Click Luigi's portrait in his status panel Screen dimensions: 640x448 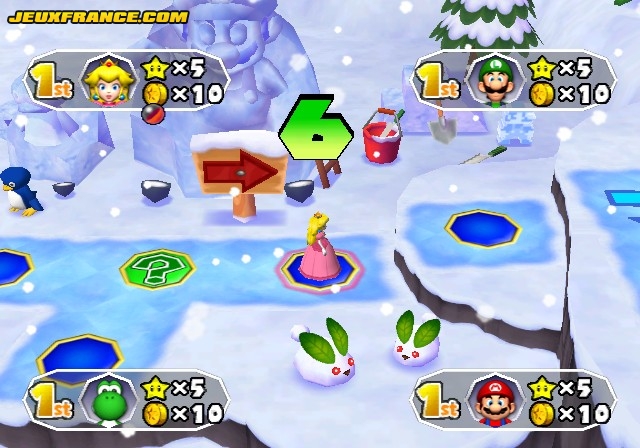(x=492, y=80)
